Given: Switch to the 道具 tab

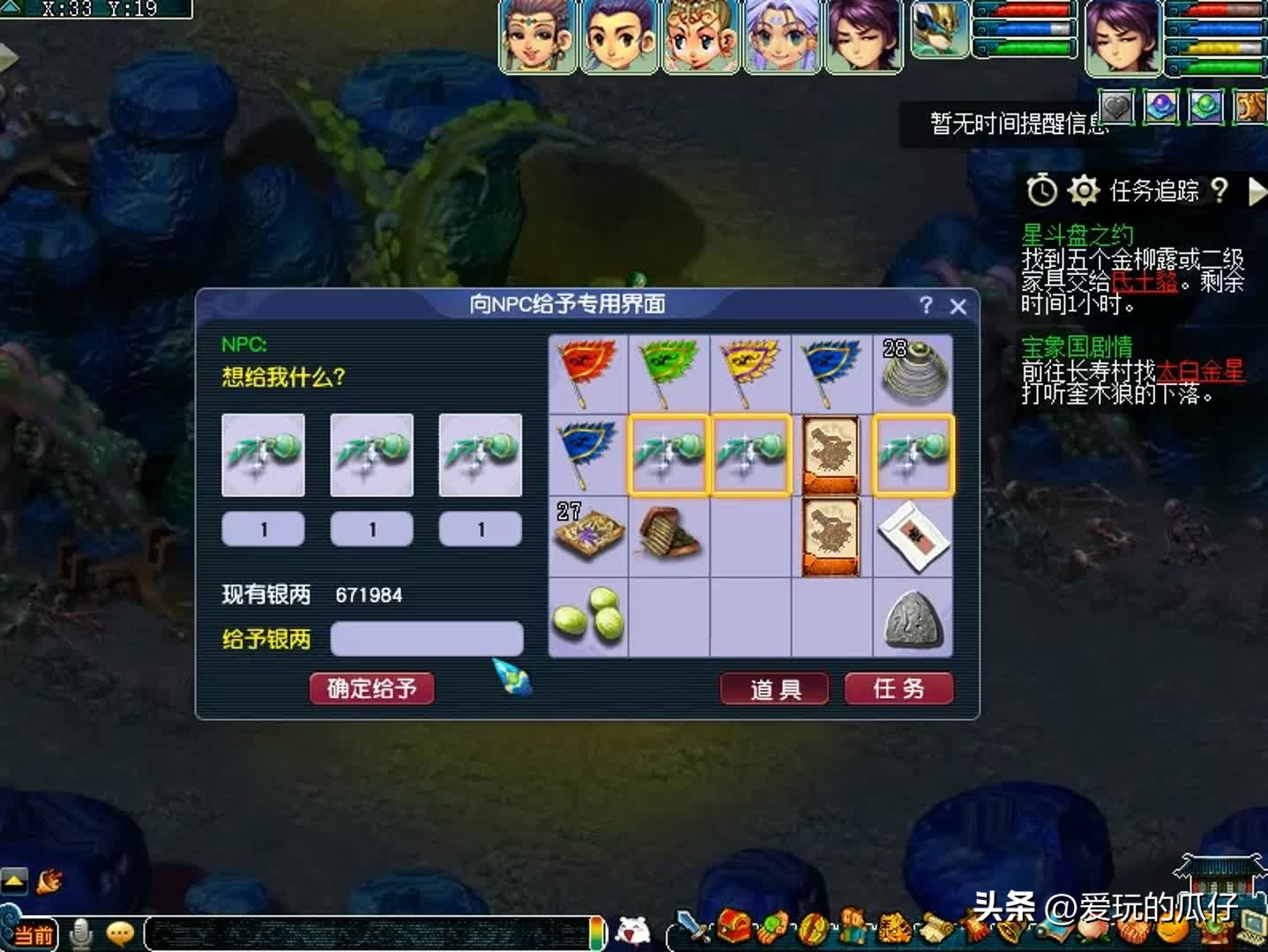Looking at the screenshot, I should [774, 690].
